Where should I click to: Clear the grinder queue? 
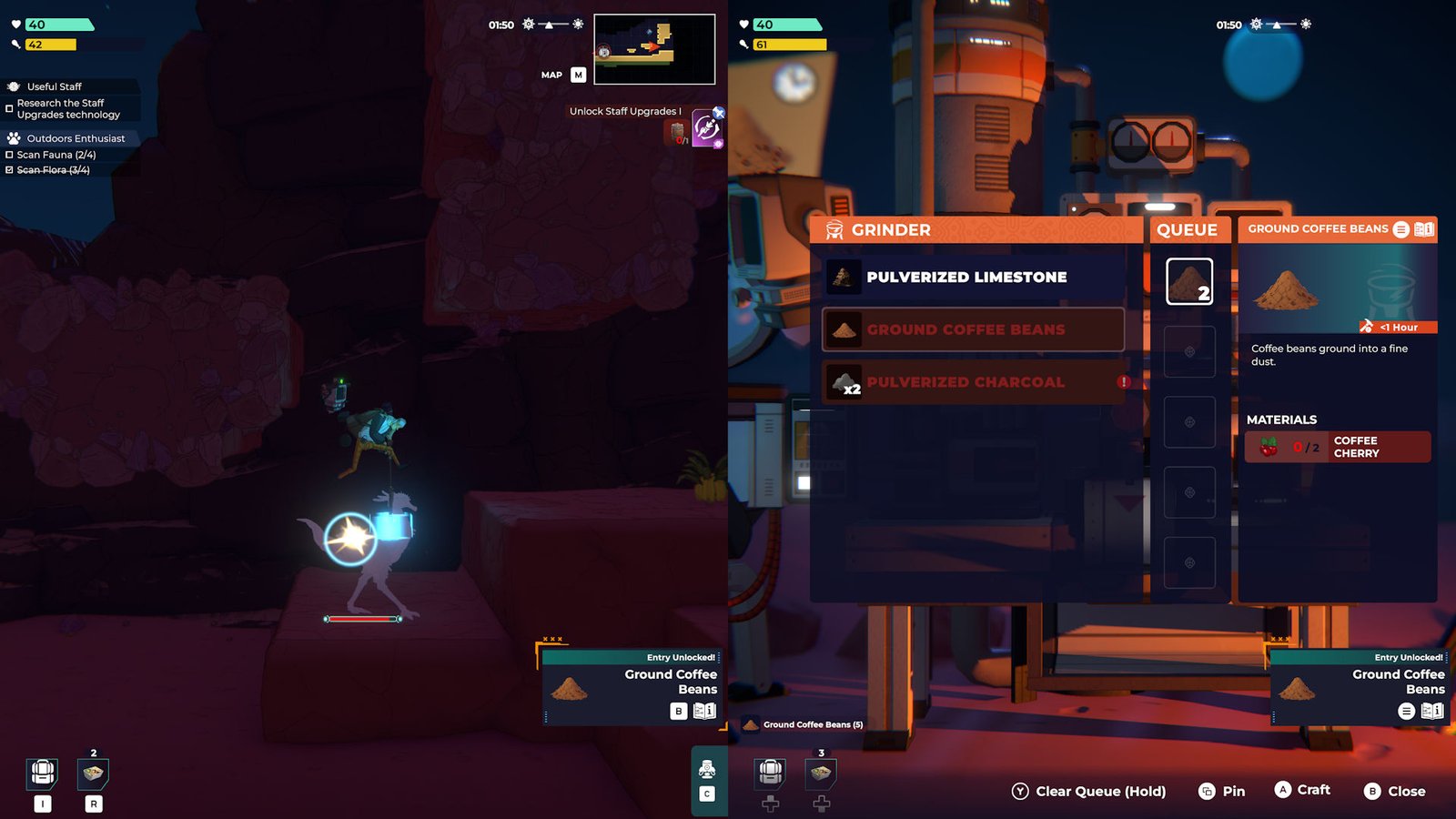coord(1088,791)
